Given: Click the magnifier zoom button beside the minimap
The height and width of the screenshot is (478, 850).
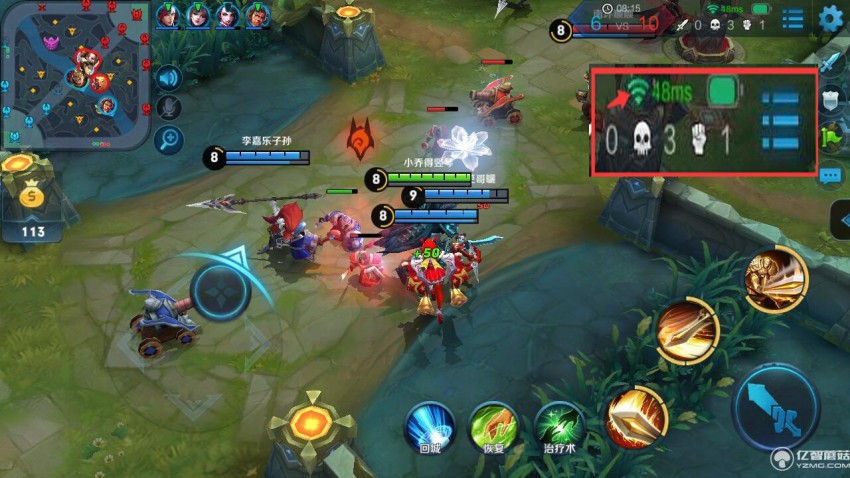Looking at the screenshot, I should (169, 138).
